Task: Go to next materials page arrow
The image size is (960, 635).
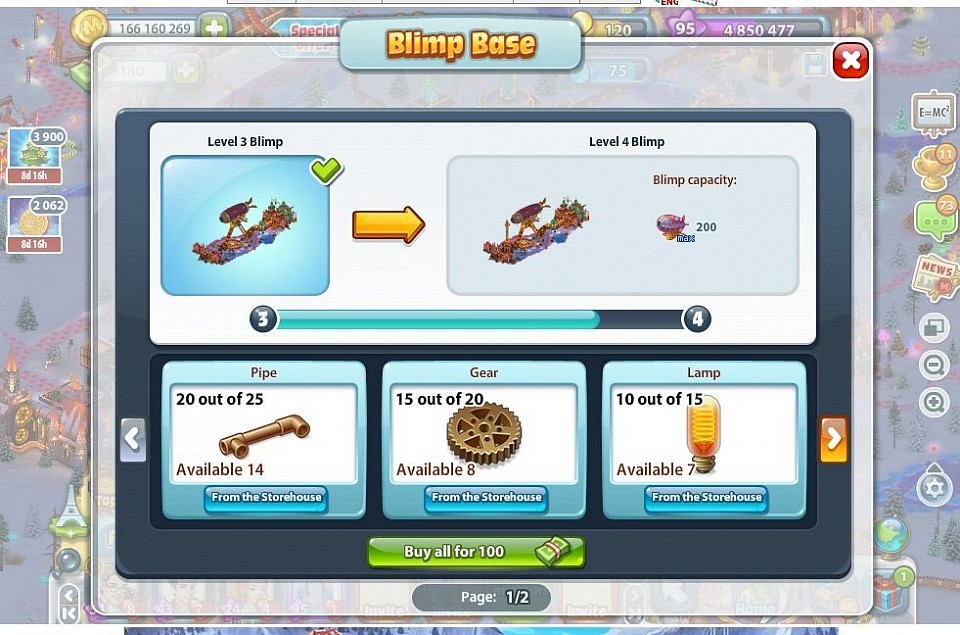Action: (x=834, y=439)
